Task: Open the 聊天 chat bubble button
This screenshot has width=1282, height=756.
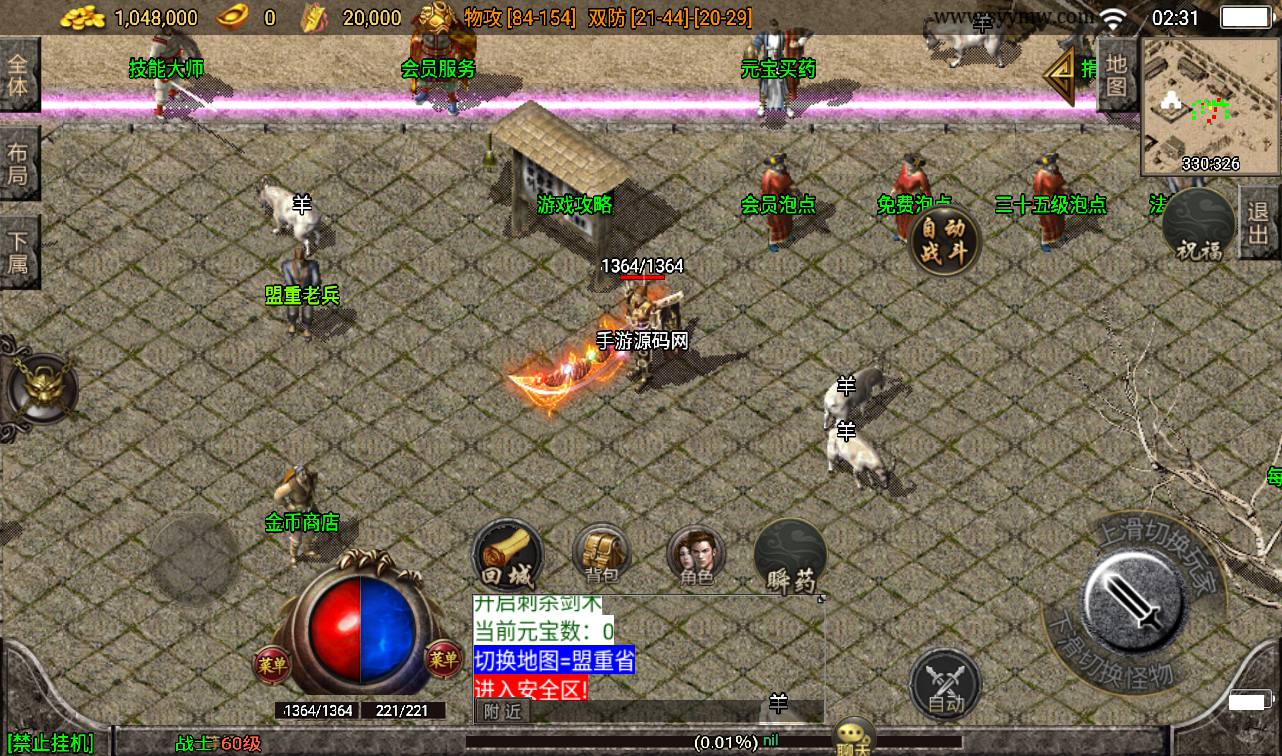Action: 853,737
